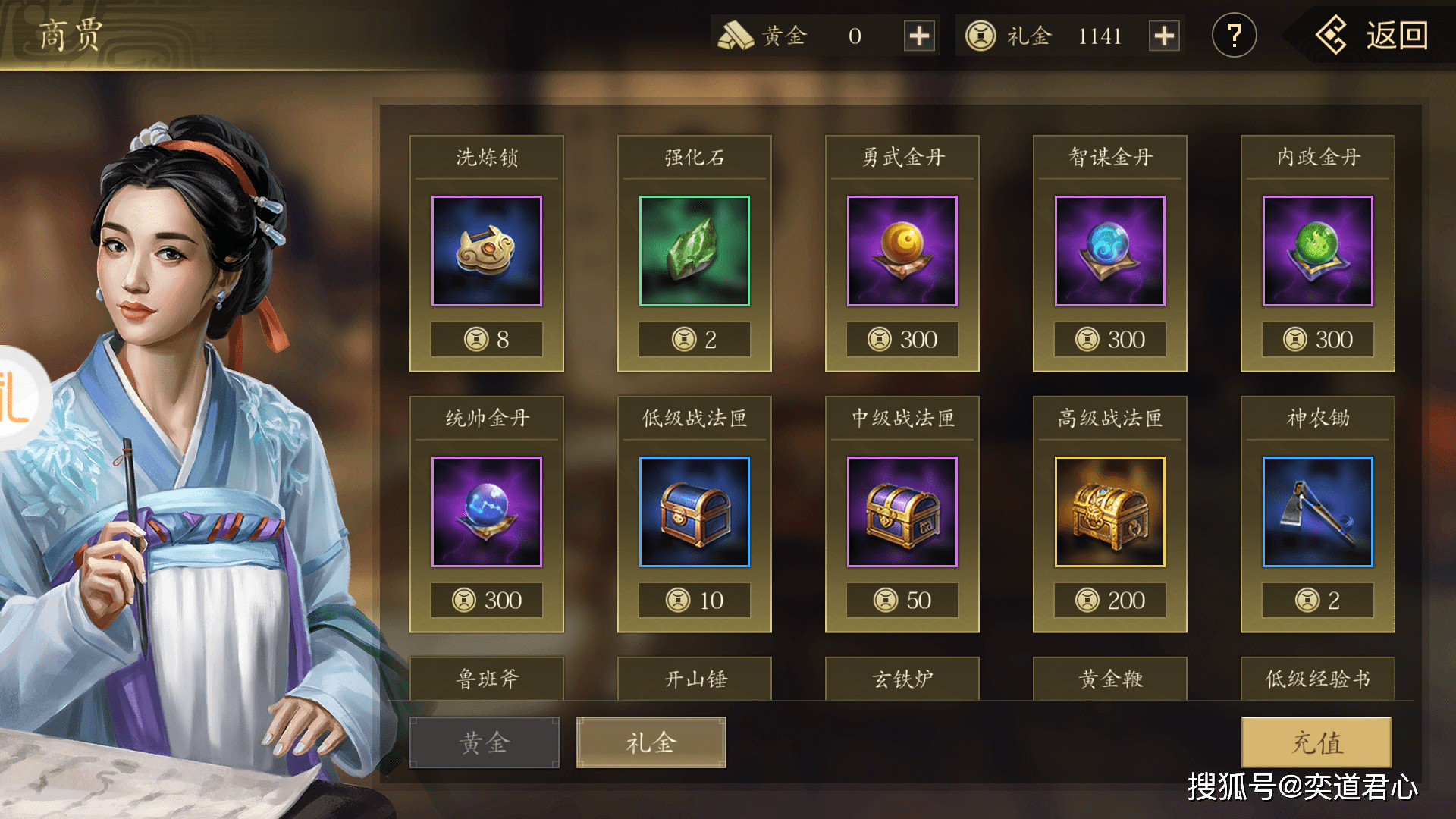Pick the 内政金丹 green orb
1456x819 pixels.
click(1318, 252)
